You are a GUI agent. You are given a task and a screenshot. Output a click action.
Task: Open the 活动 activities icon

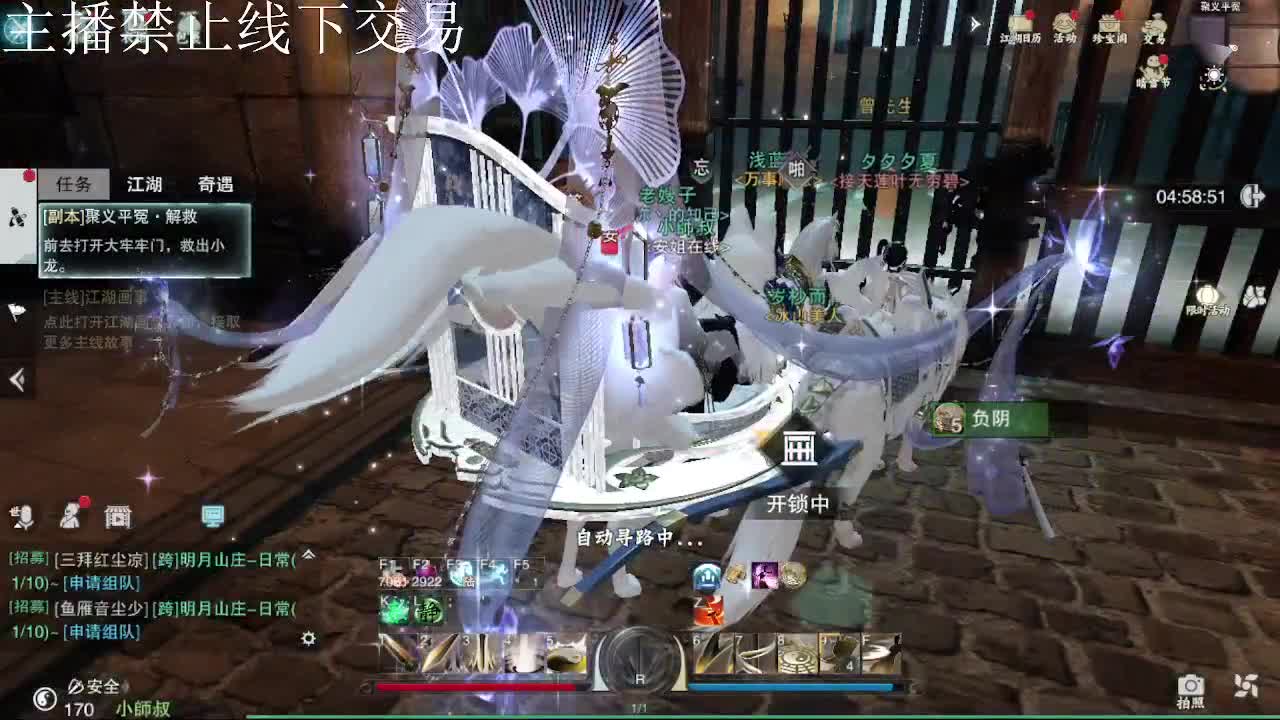[1065, 24]
